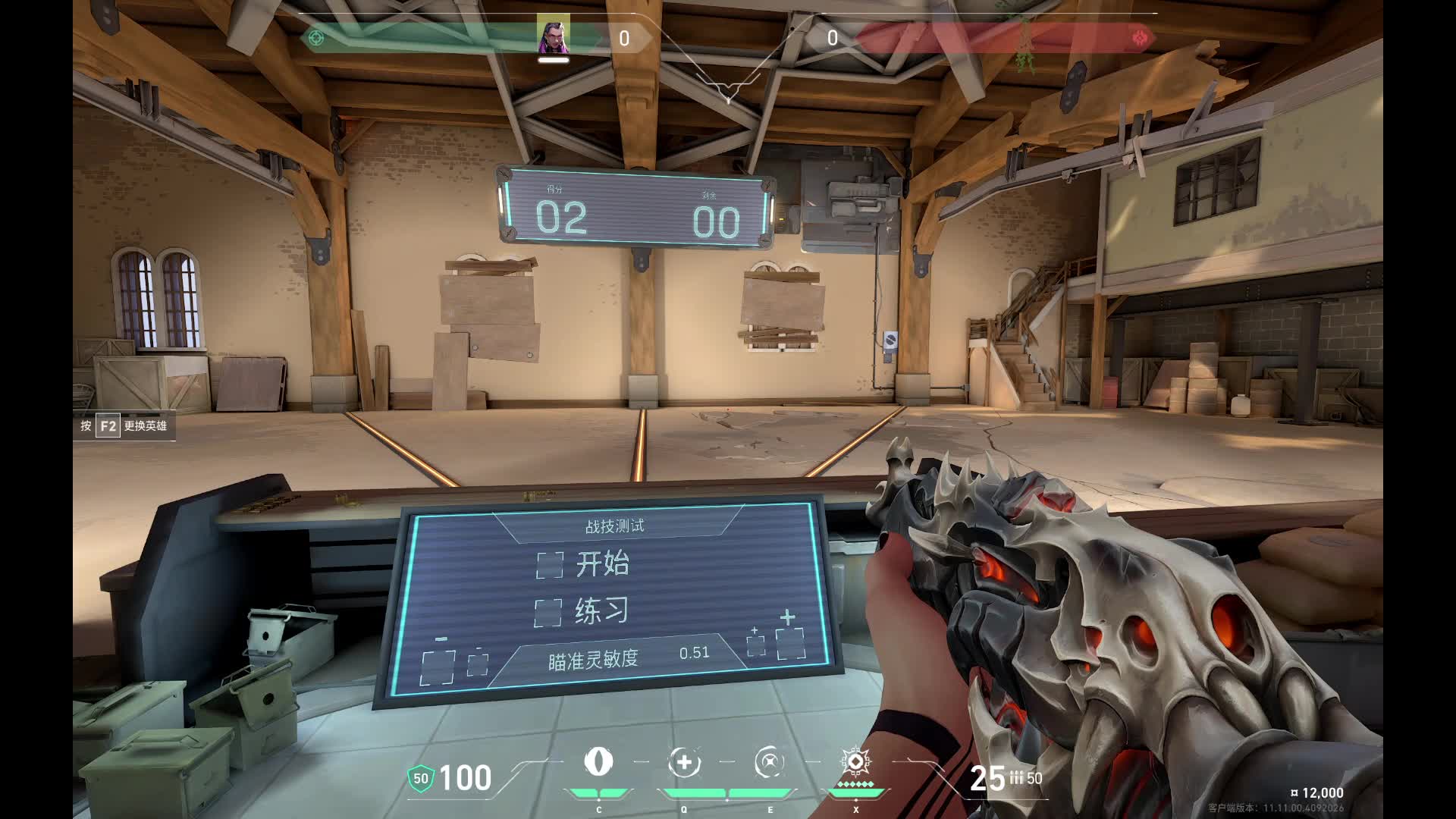Hit the small plus sensitivity box
1456x819 pixels.
[x=755, y=646]
